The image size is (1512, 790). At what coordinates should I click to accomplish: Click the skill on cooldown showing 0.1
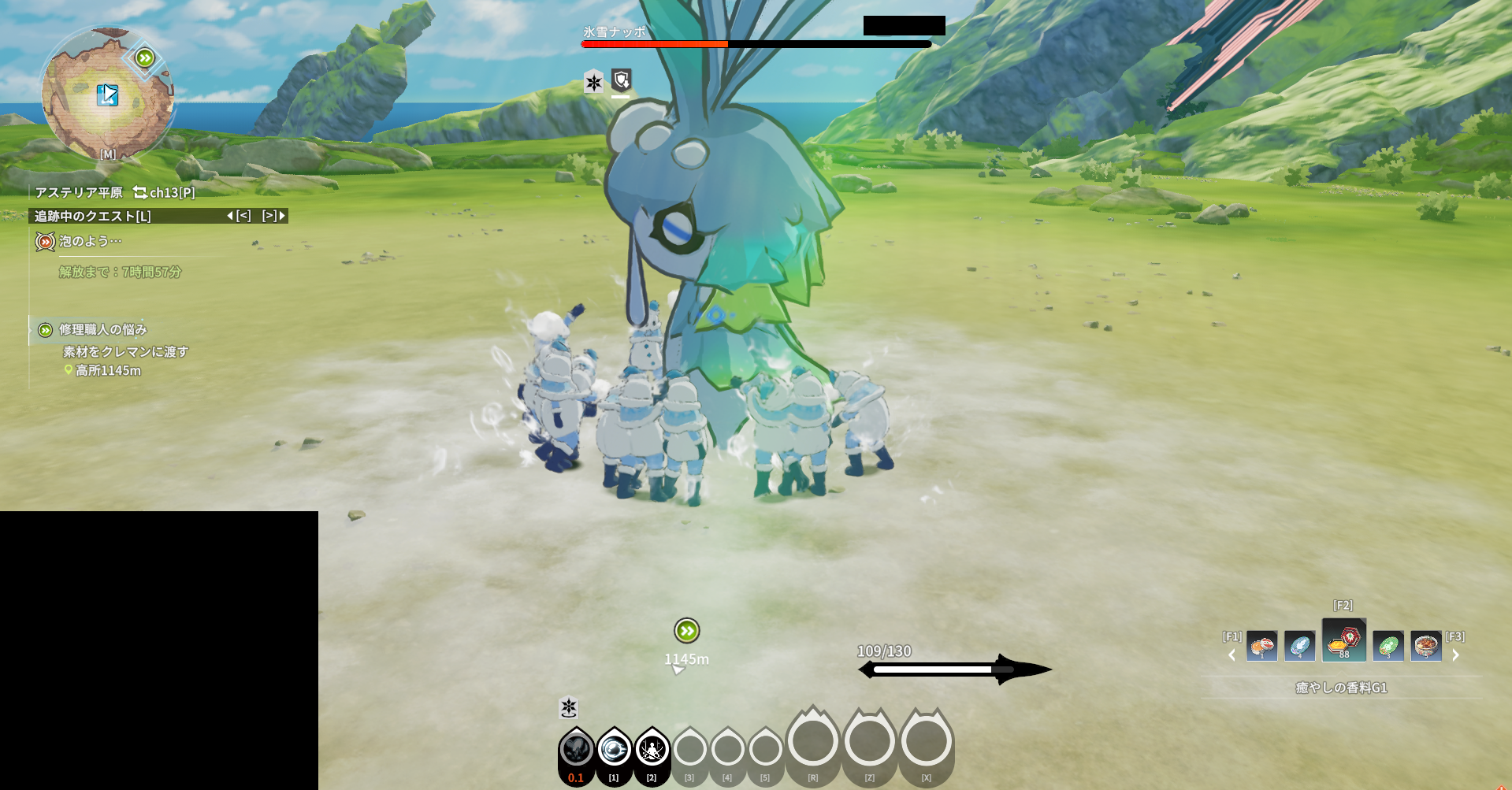point(576,750)
